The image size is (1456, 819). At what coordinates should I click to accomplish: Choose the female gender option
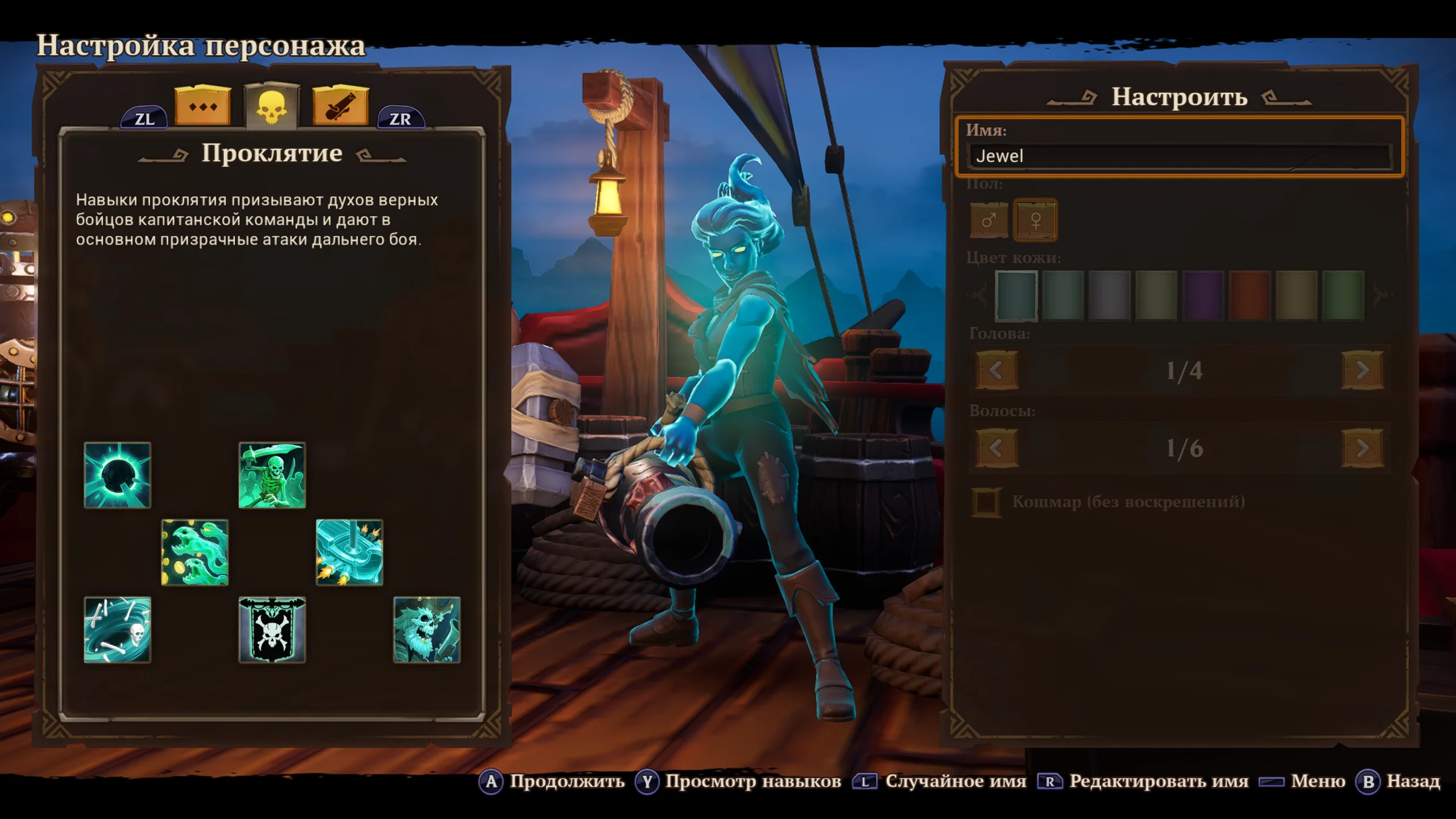coord(1036,220)
